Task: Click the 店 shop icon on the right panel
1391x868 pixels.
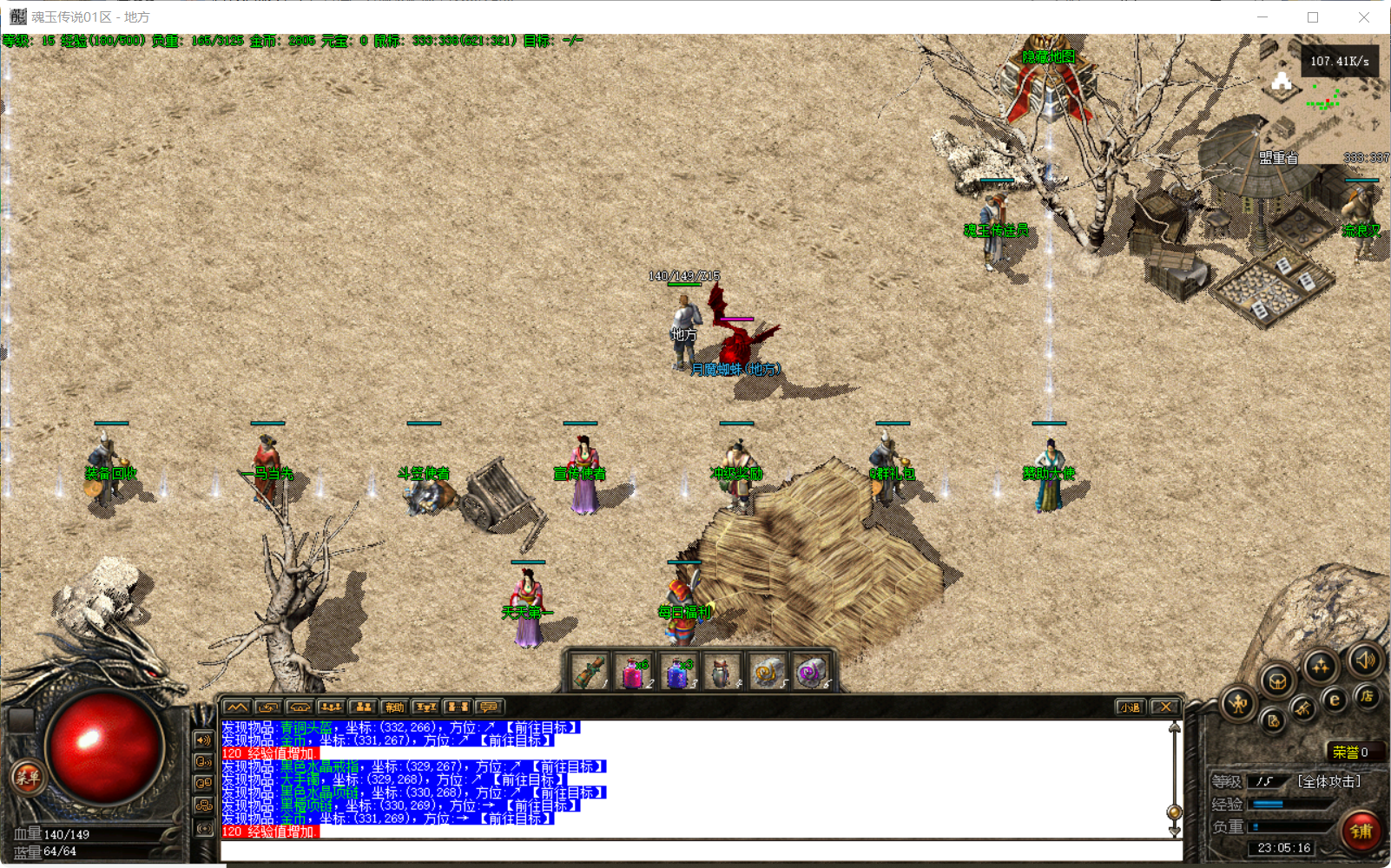Action: [1368, 697]
